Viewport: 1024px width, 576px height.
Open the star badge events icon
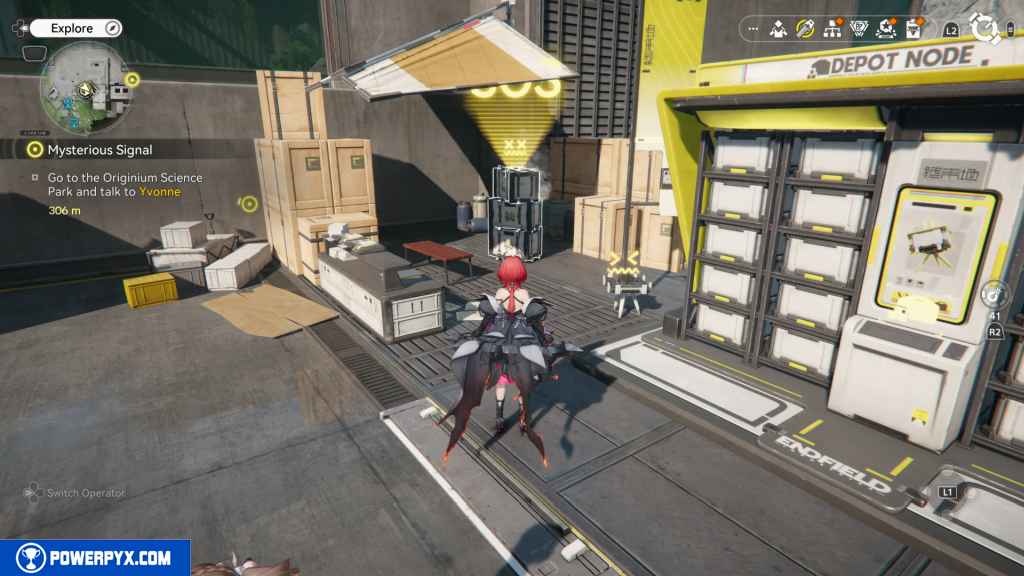[x=885, y=29]
